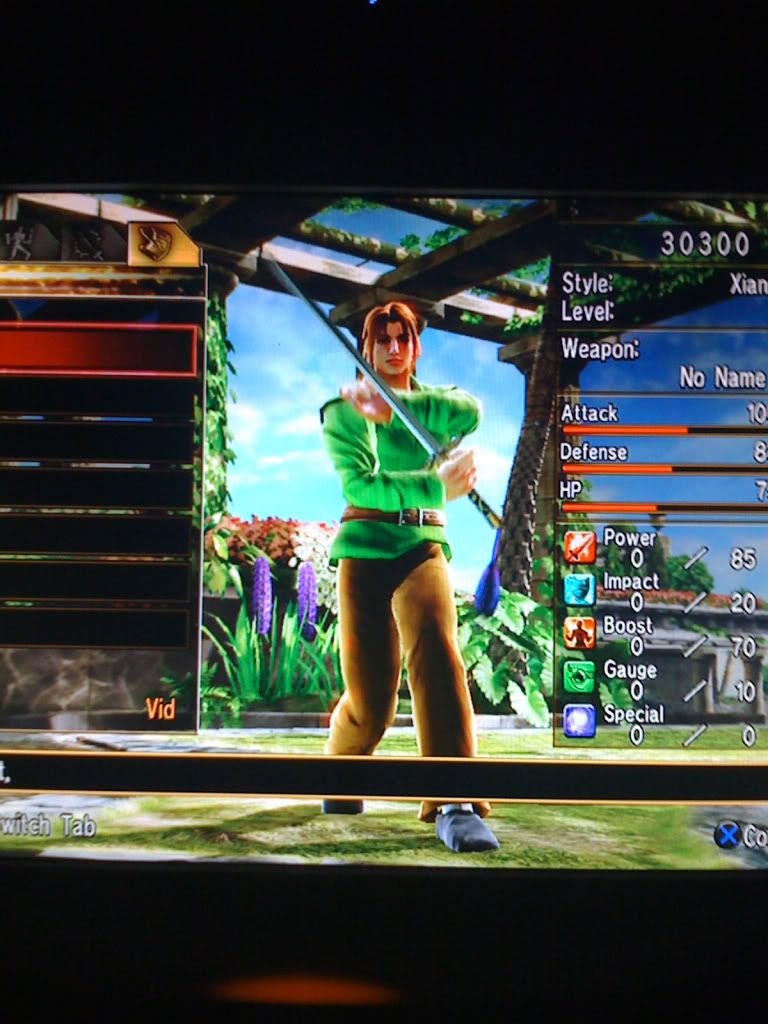Select the active gold emblem tab
Image resolution: width=768 pixels, height=1024 pixels.
tap(155, 243)
